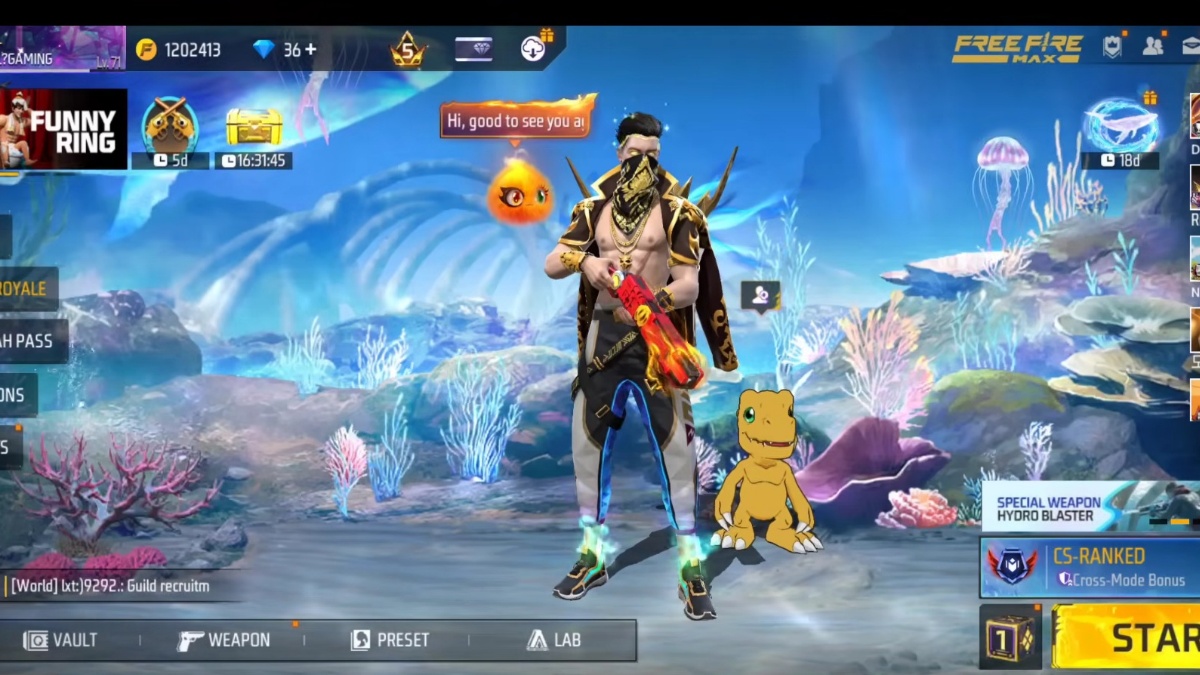This screenshot has height=675, width=1200.
Task: Open the guild crown shield icon
Action: pos(1112,46)
